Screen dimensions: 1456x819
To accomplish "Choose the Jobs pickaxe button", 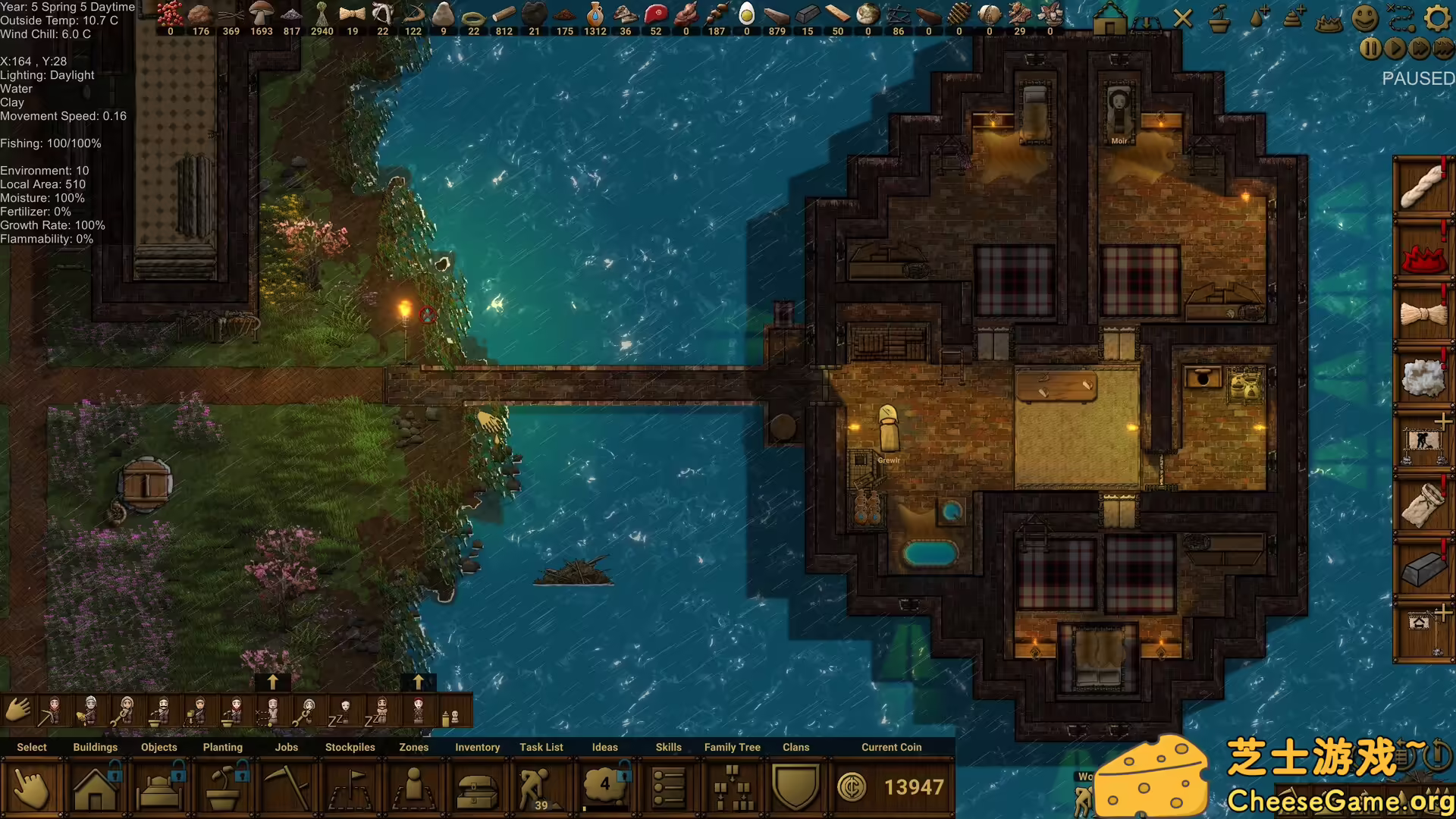I will pyautogui.click(x=287, y=789).
